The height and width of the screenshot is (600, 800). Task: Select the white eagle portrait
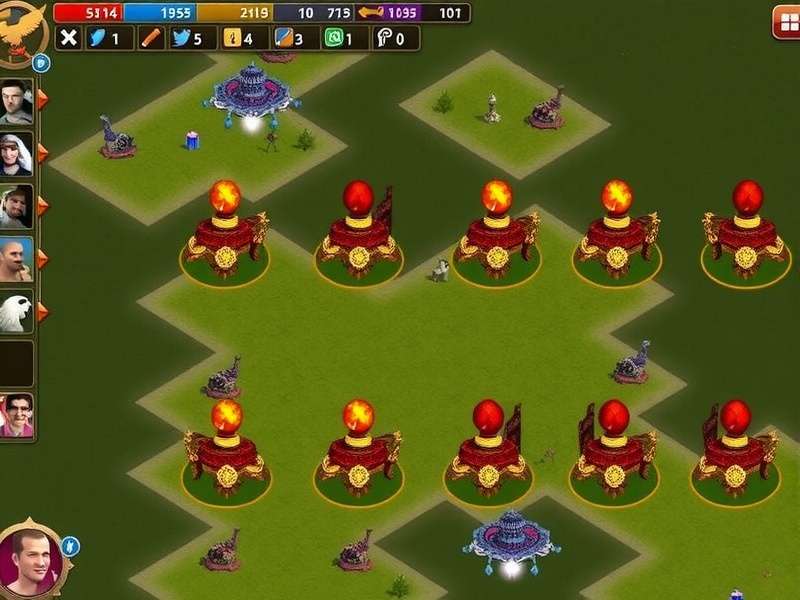17,311
